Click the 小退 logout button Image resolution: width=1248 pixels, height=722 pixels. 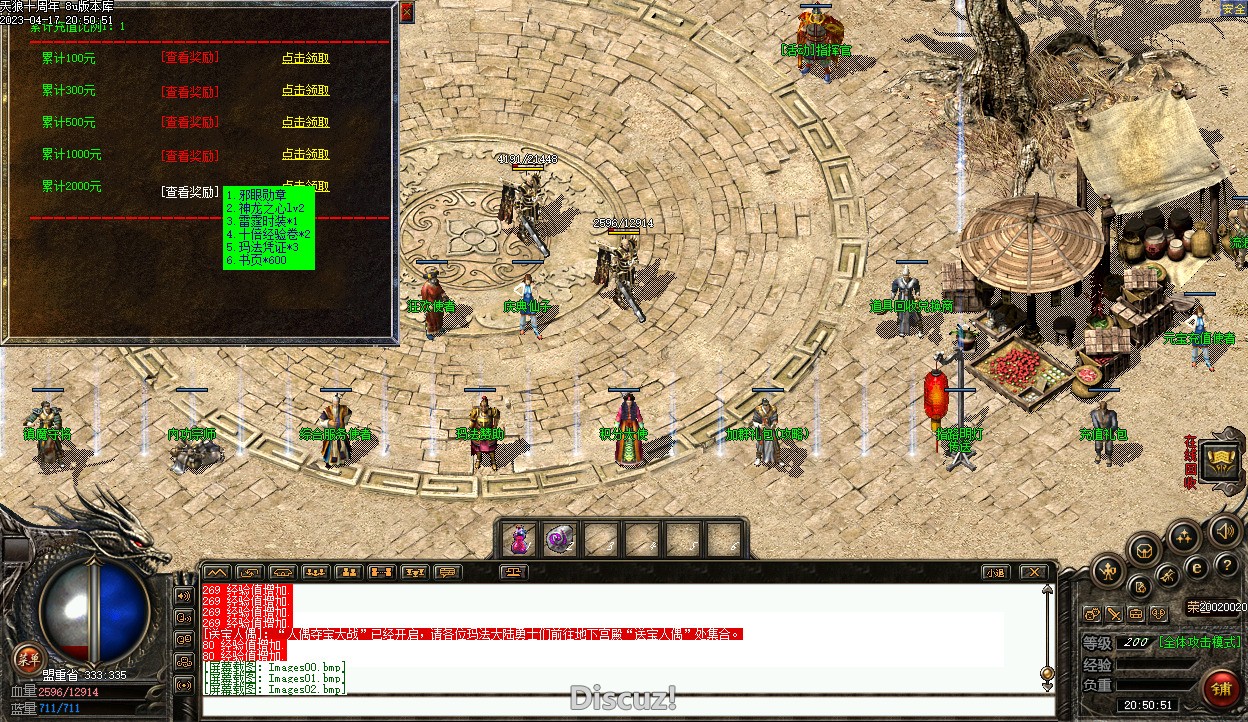[994, 572]
